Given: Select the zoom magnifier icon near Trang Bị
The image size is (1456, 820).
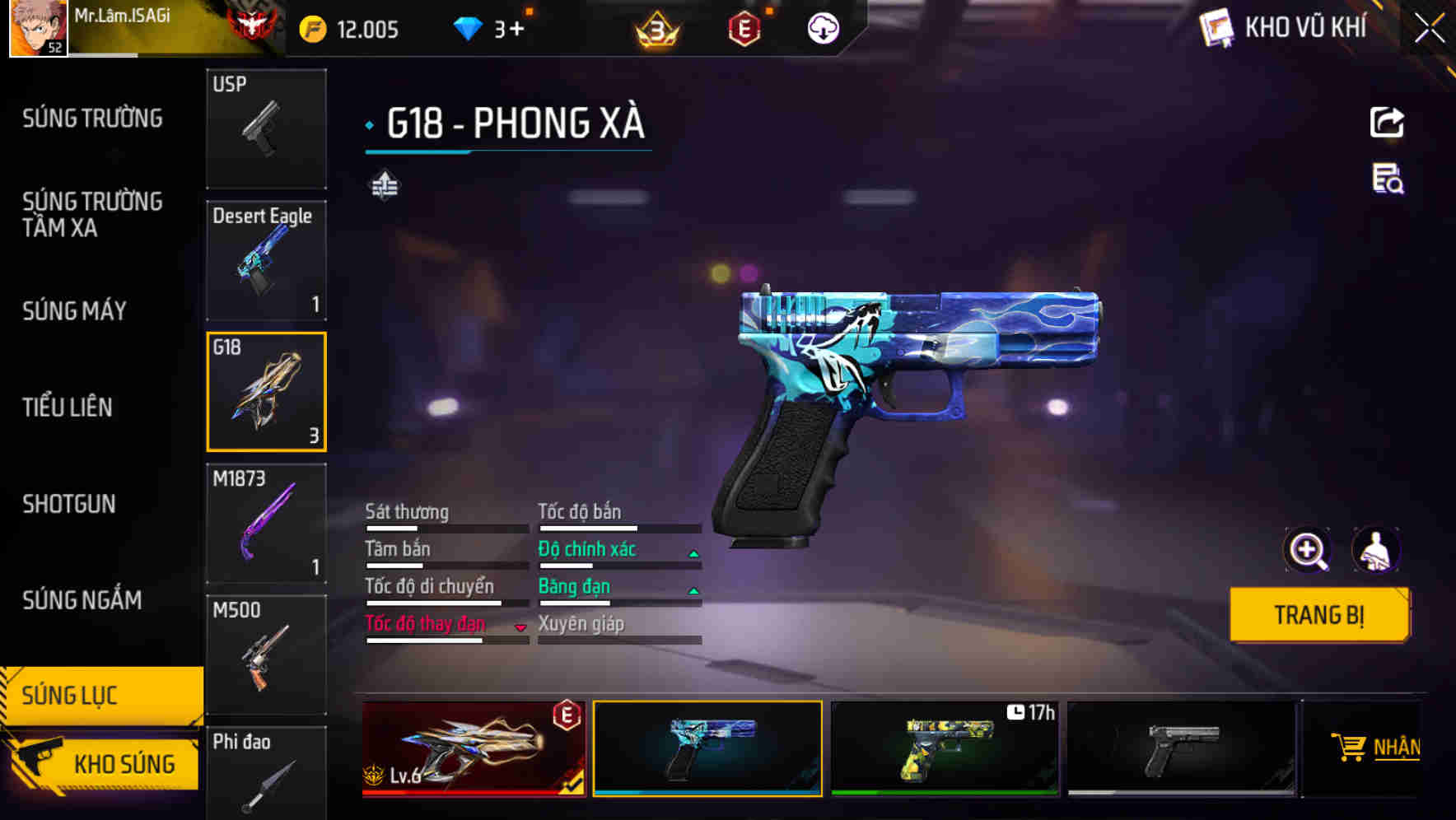Looking at the screenshot, I should click(x=1307, y=549).
